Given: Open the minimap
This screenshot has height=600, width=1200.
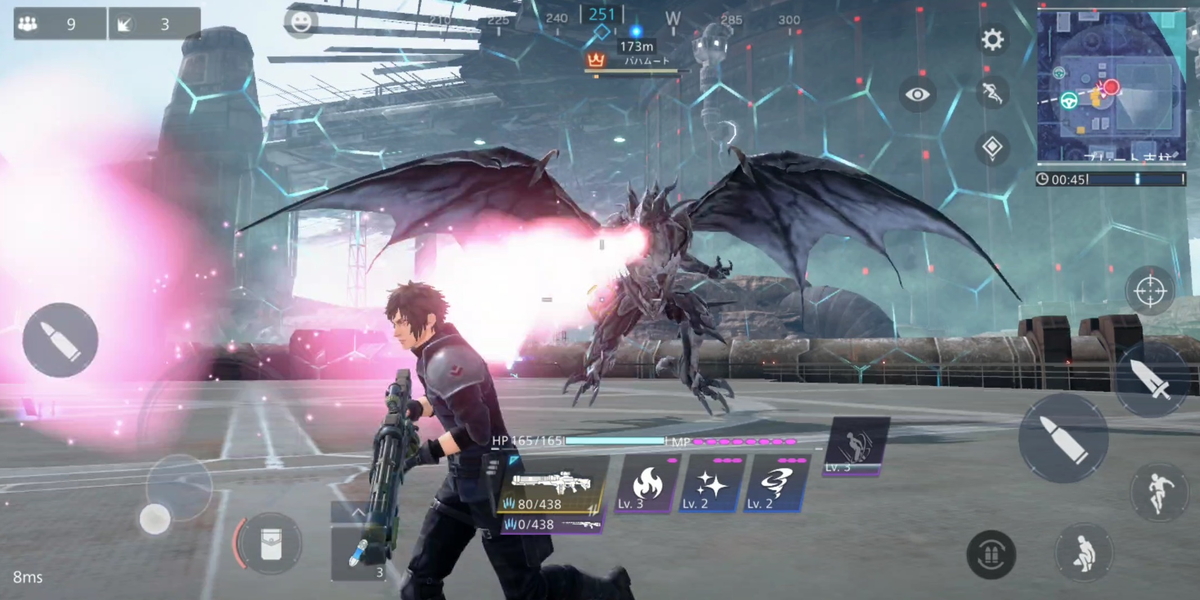Looking at the screenshot, I should pos(1111,86).
